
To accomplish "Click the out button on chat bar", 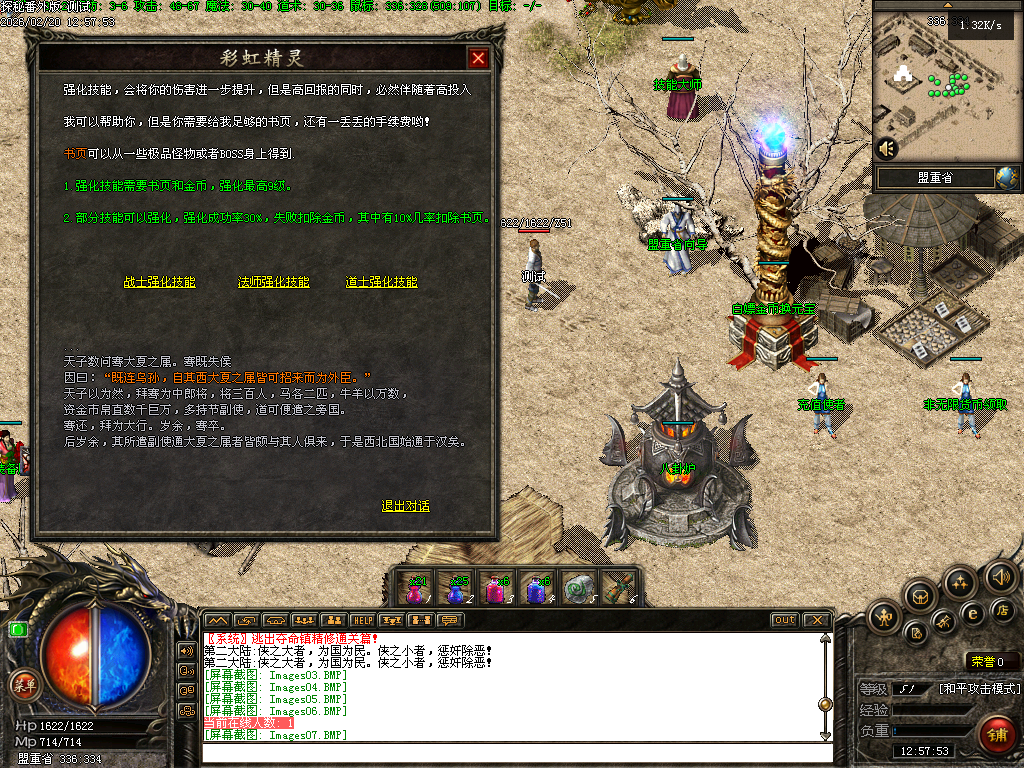I will click(785, 620).
